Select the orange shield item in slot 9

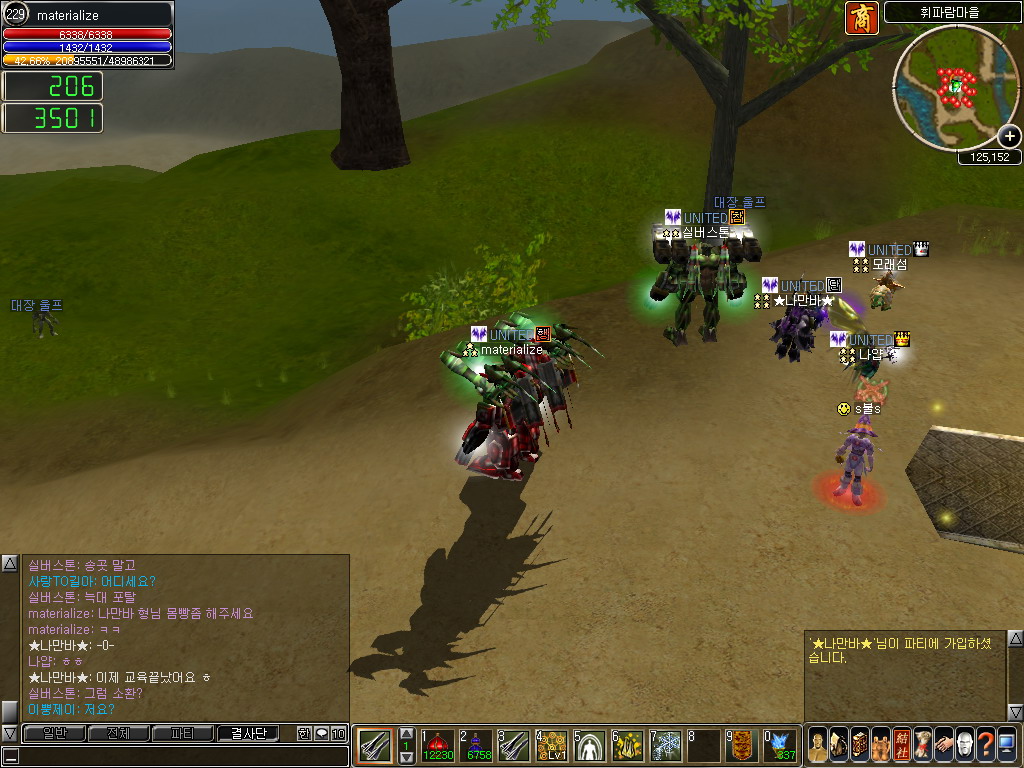[x=743, y=746]
